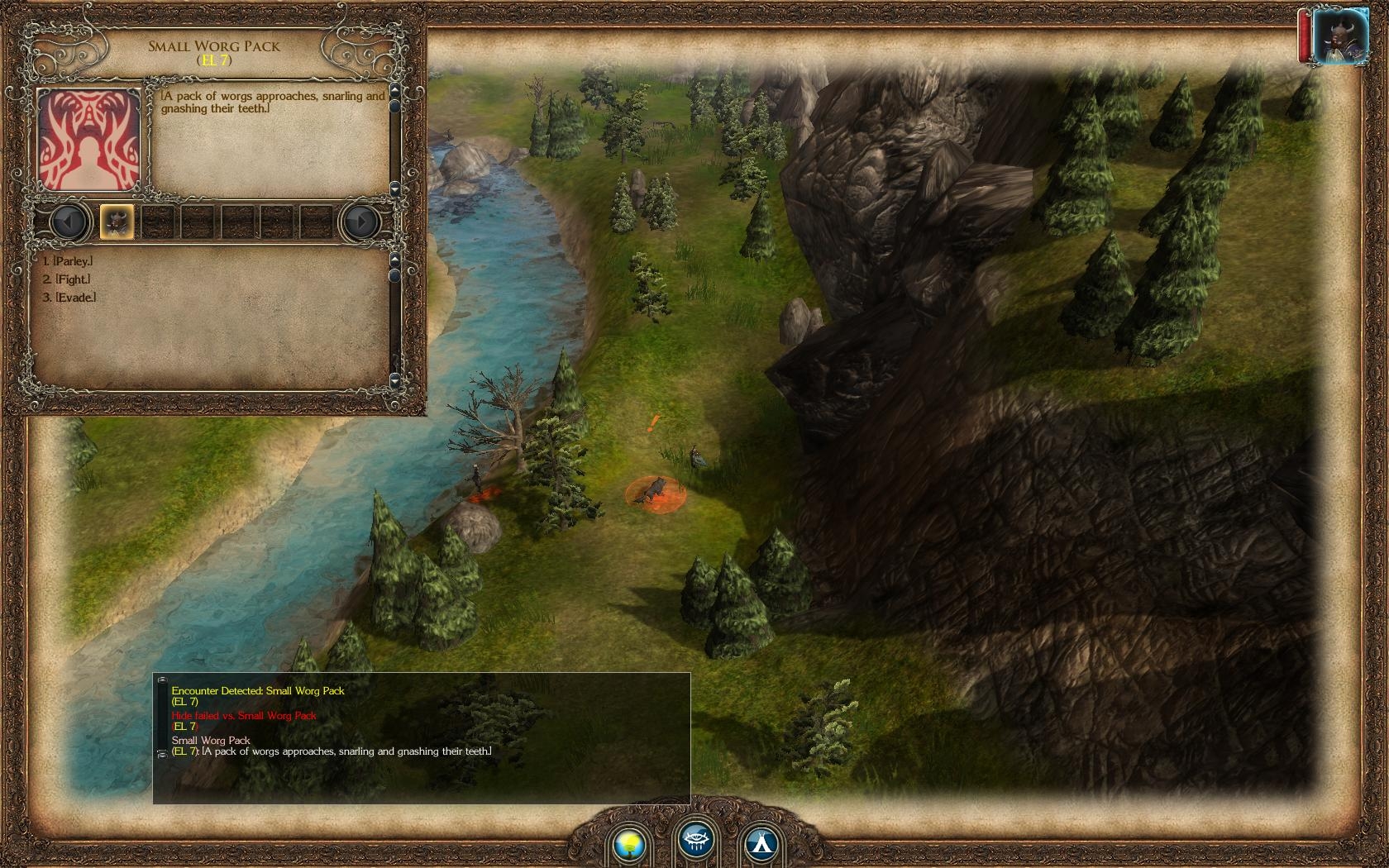Click the red Worg Pack encounter portrait
The width and height of the screenshot is (1389, 868).
[x=89, y=140]
